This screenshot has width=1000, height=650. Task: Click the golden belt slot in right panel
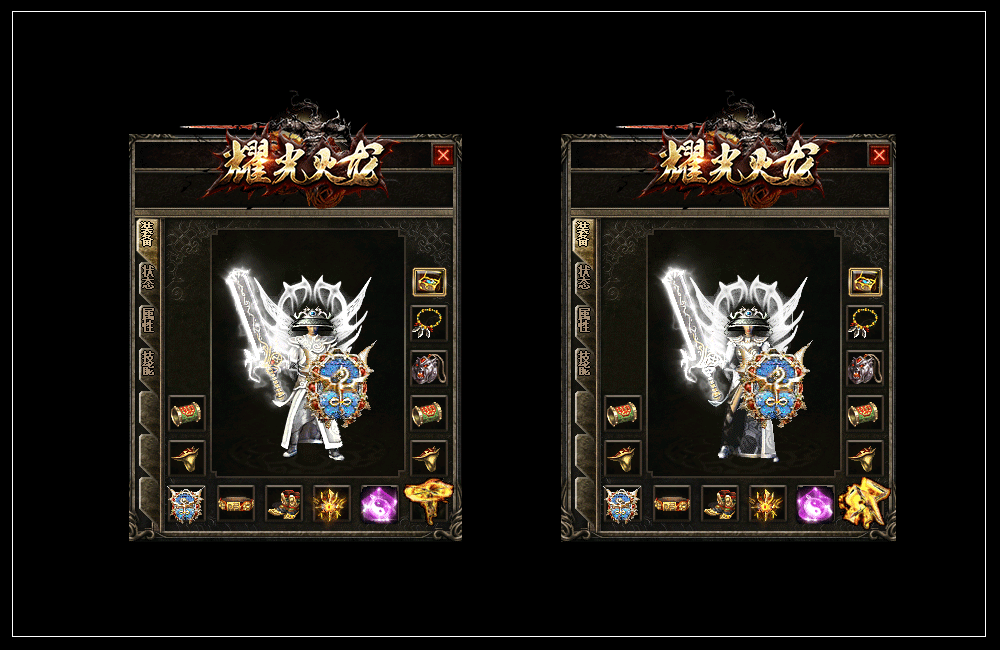click(x=671, y=504)
